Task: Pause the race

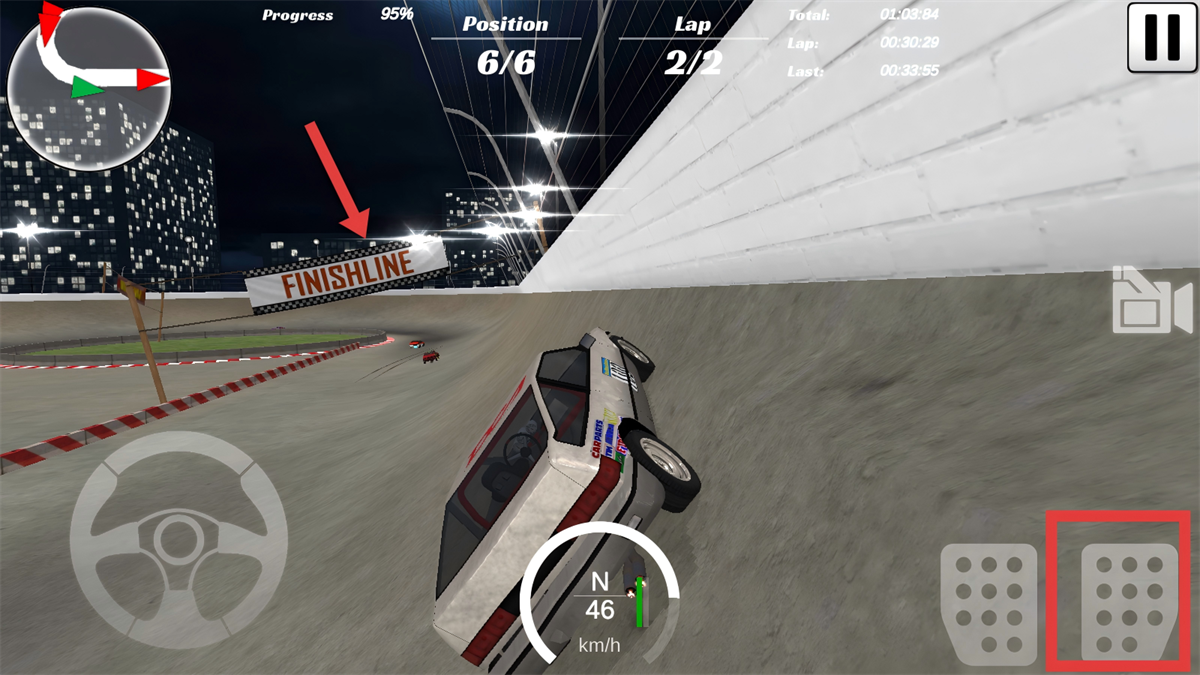Action: point(1162,37)
